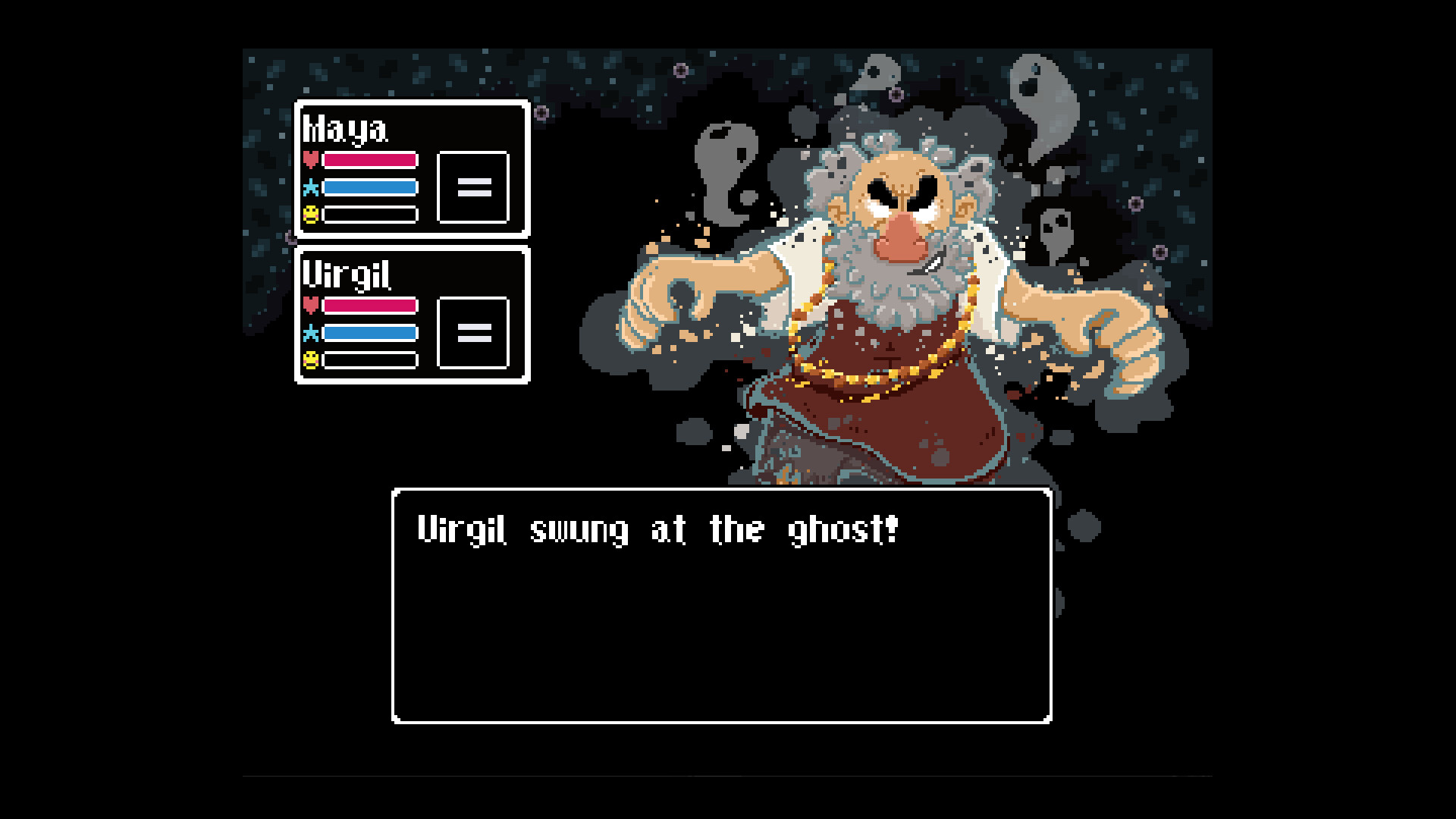The image size is (1456, 819).
Task: Click Virgil's blue MP bar
Action: [x=369, y=333]
